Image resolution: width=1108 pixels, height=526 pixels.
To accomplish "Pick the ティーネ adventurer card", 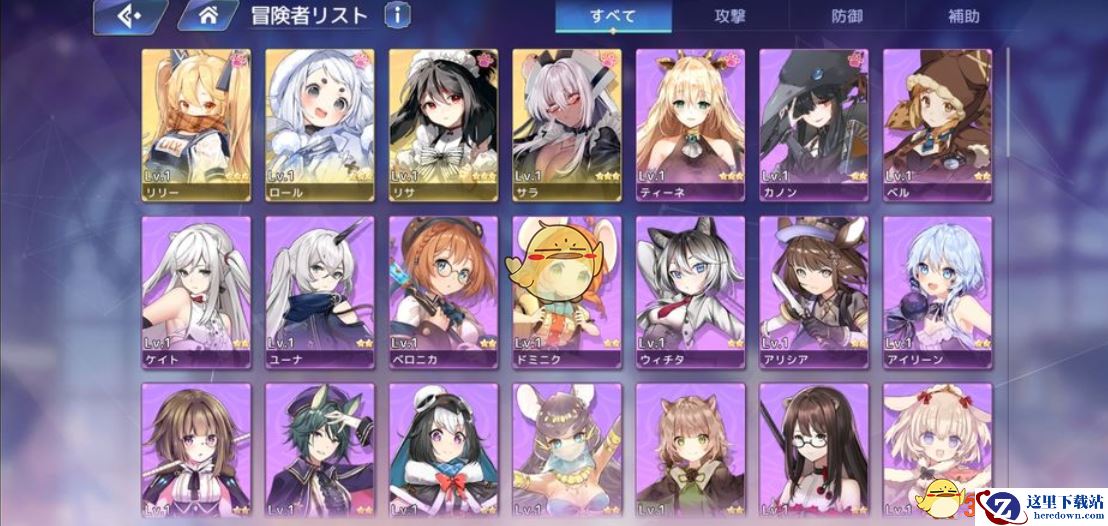I will (690, 124).
